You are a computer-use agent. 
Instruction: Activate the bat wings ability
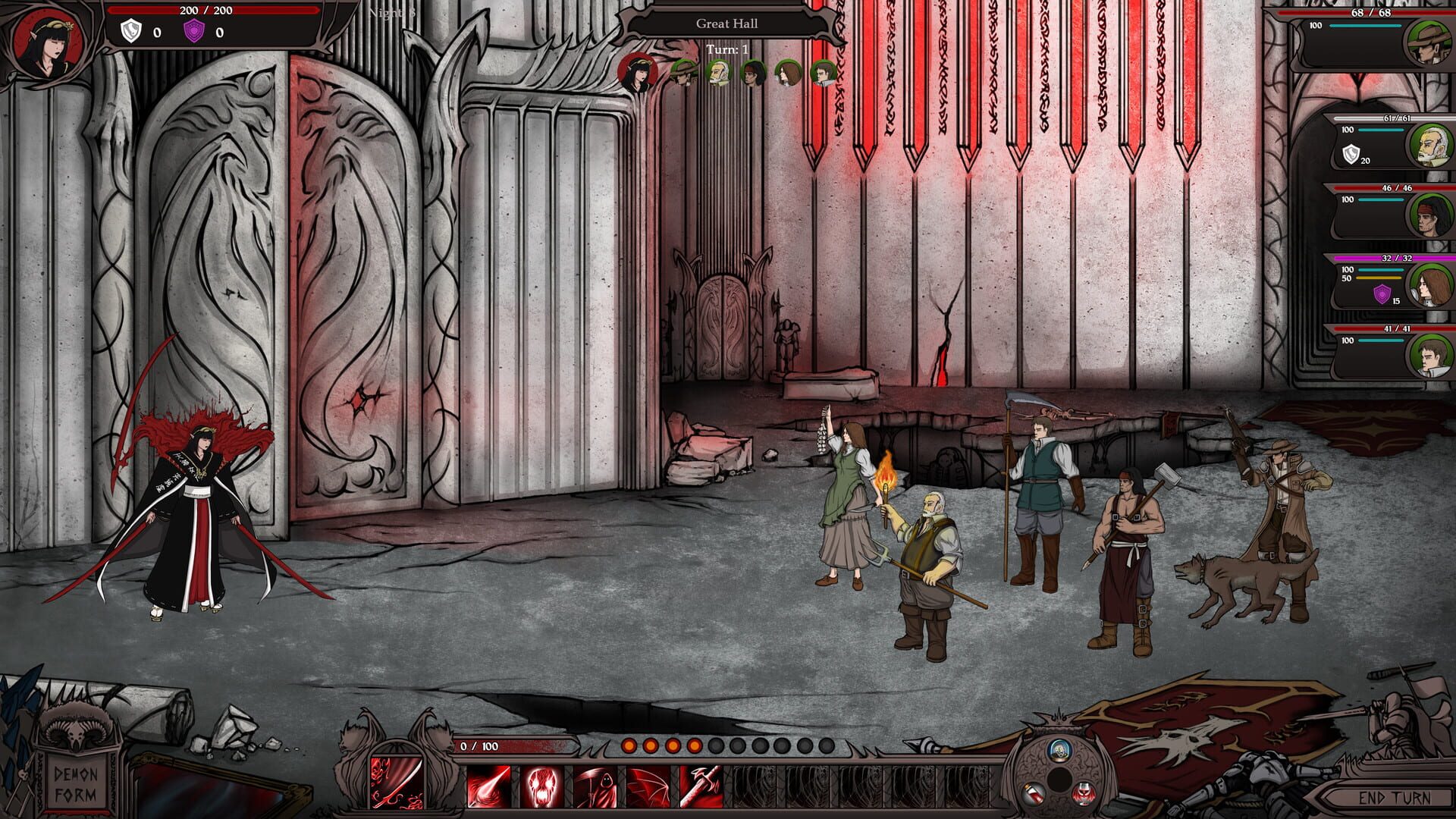coord(650,785)
